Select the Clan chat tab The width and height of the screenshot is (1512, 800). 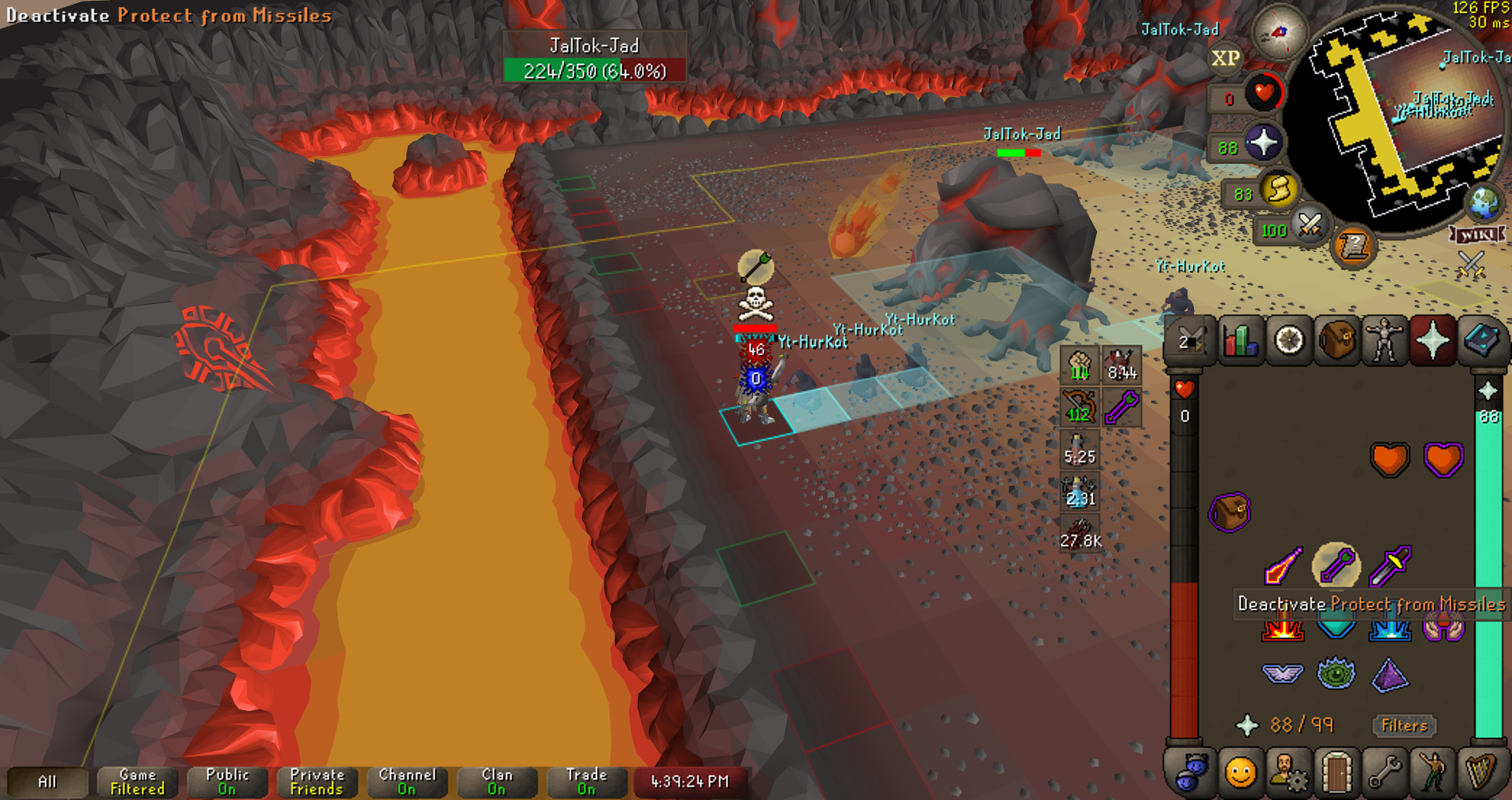(496, 782)
